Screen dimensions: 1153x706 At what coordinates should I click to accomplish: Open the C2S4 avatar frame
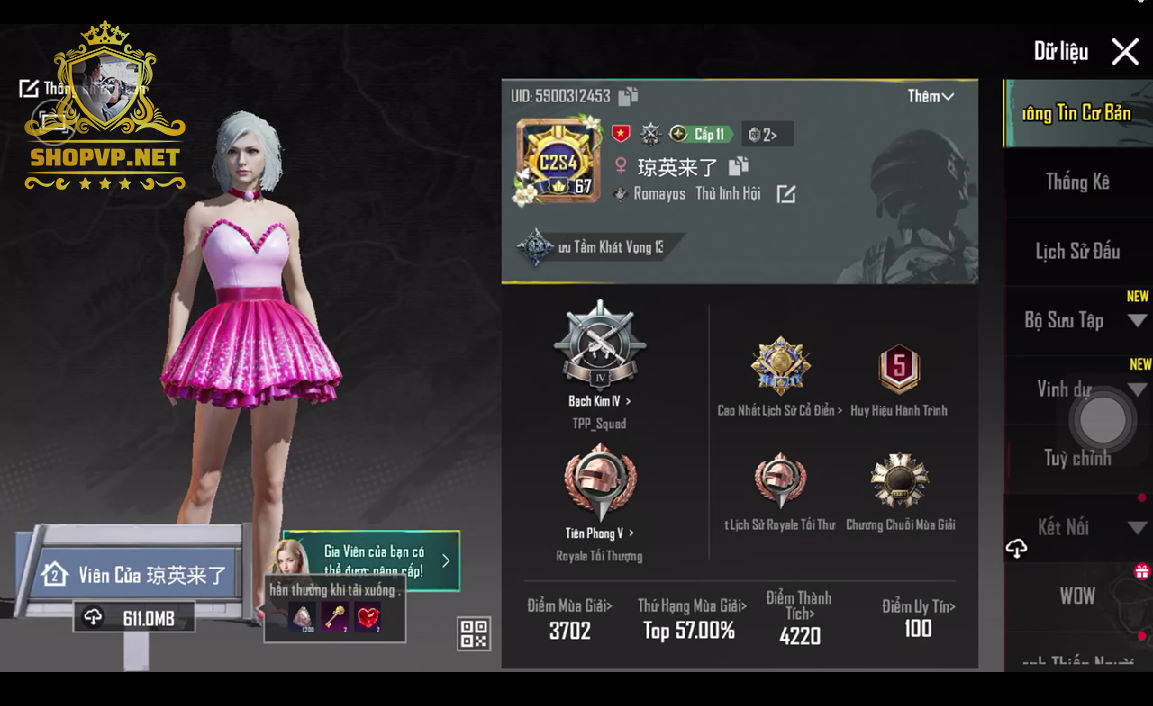(557, 162)
